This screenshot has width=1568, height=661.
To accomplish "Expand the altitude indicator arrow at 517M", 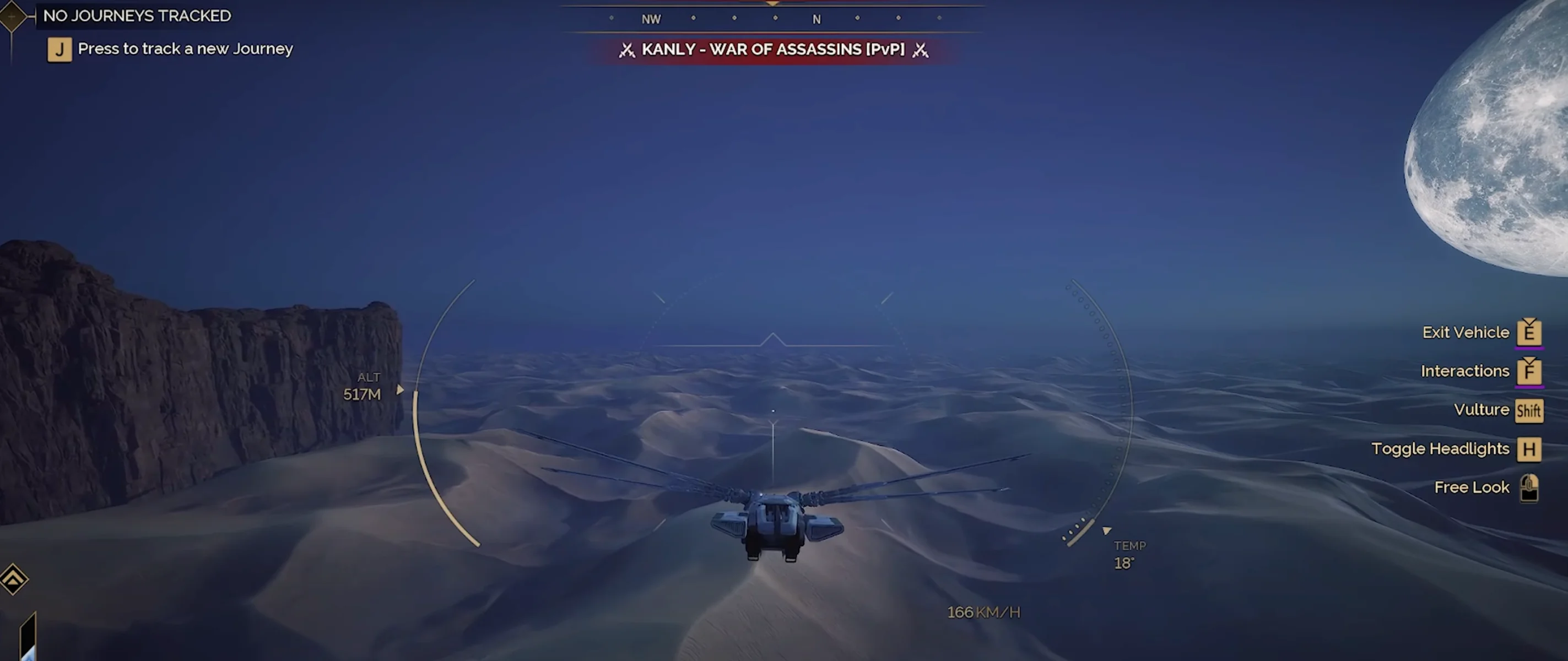I will [x=400, y=390].
